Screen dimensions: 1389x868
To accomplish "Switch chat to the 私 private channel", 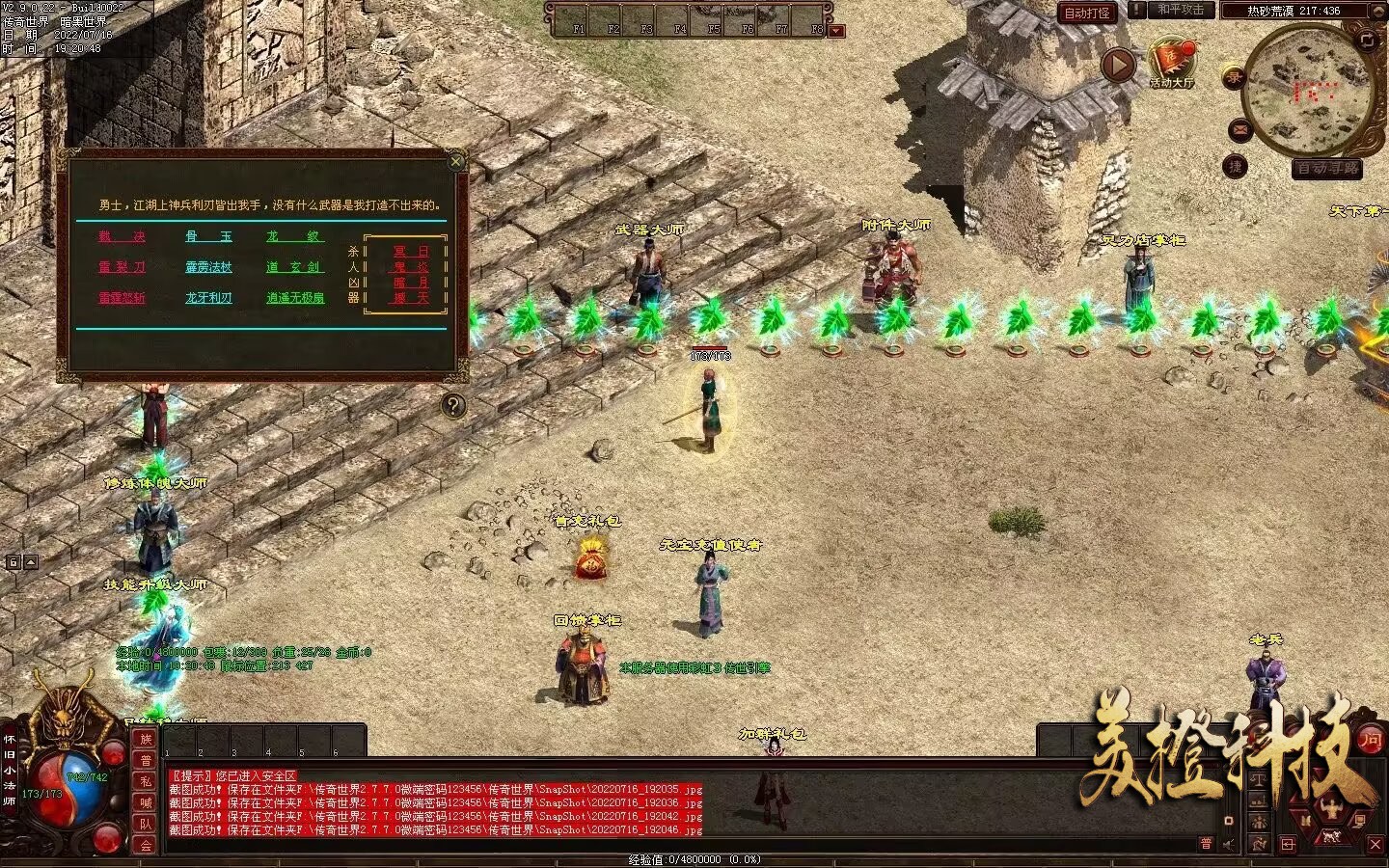I will coord(146,781).
